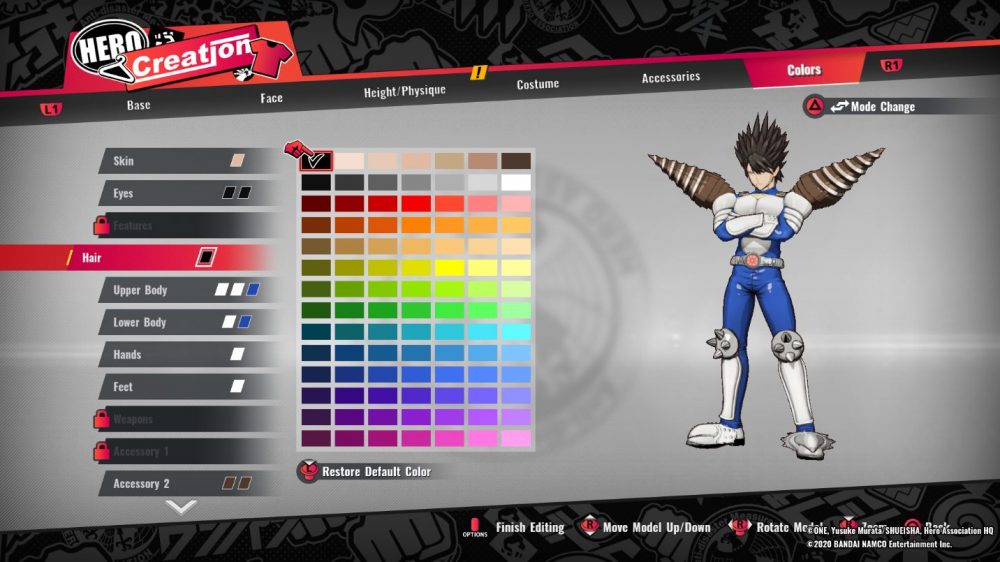The height and width of the screenshot is (562, 1000).
Task: Go to the Height/Physique tab
Action: pyautogui.click(x=404, y=91)
